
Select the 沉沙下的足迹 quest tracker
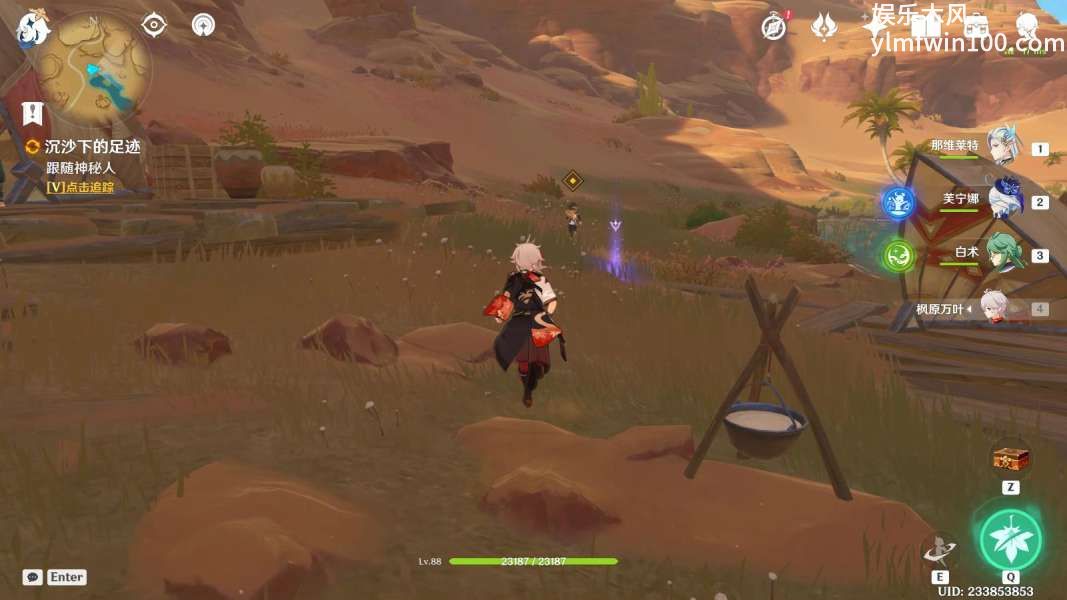90,147
